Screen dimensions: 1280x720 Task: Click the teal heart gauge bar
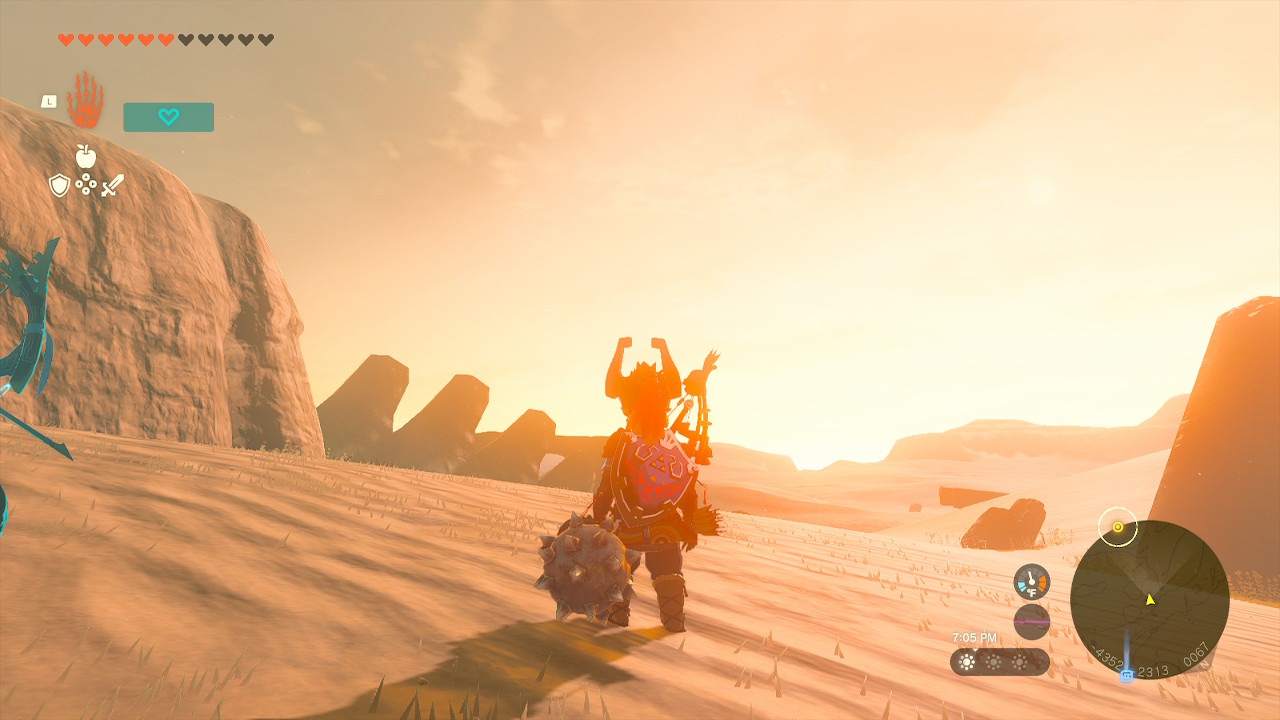[168, 117]
